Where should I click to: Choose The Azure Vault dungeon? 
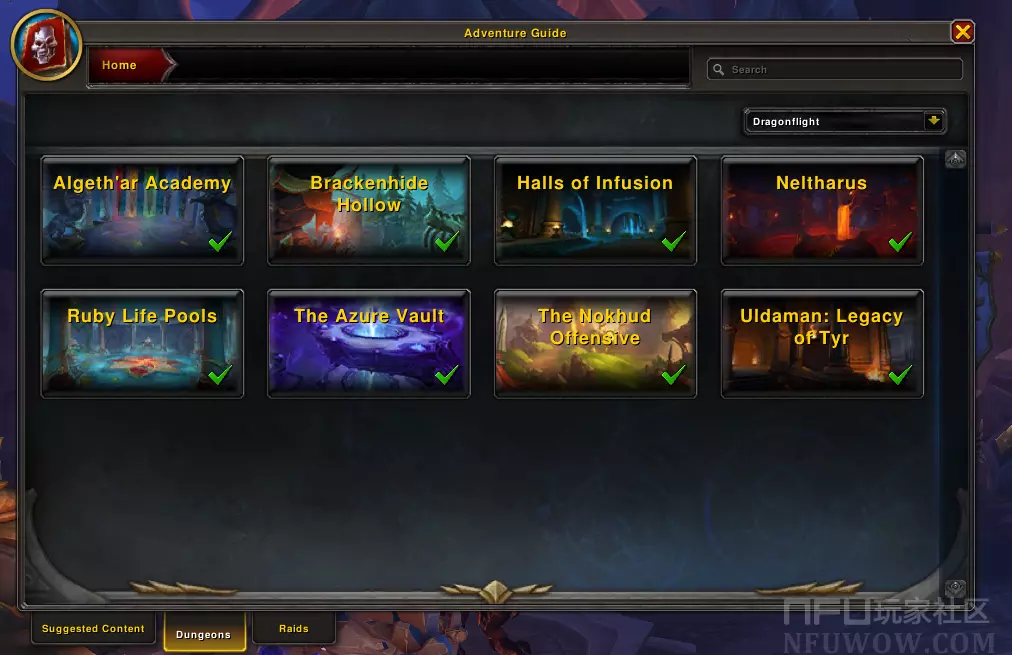point(369,343)
